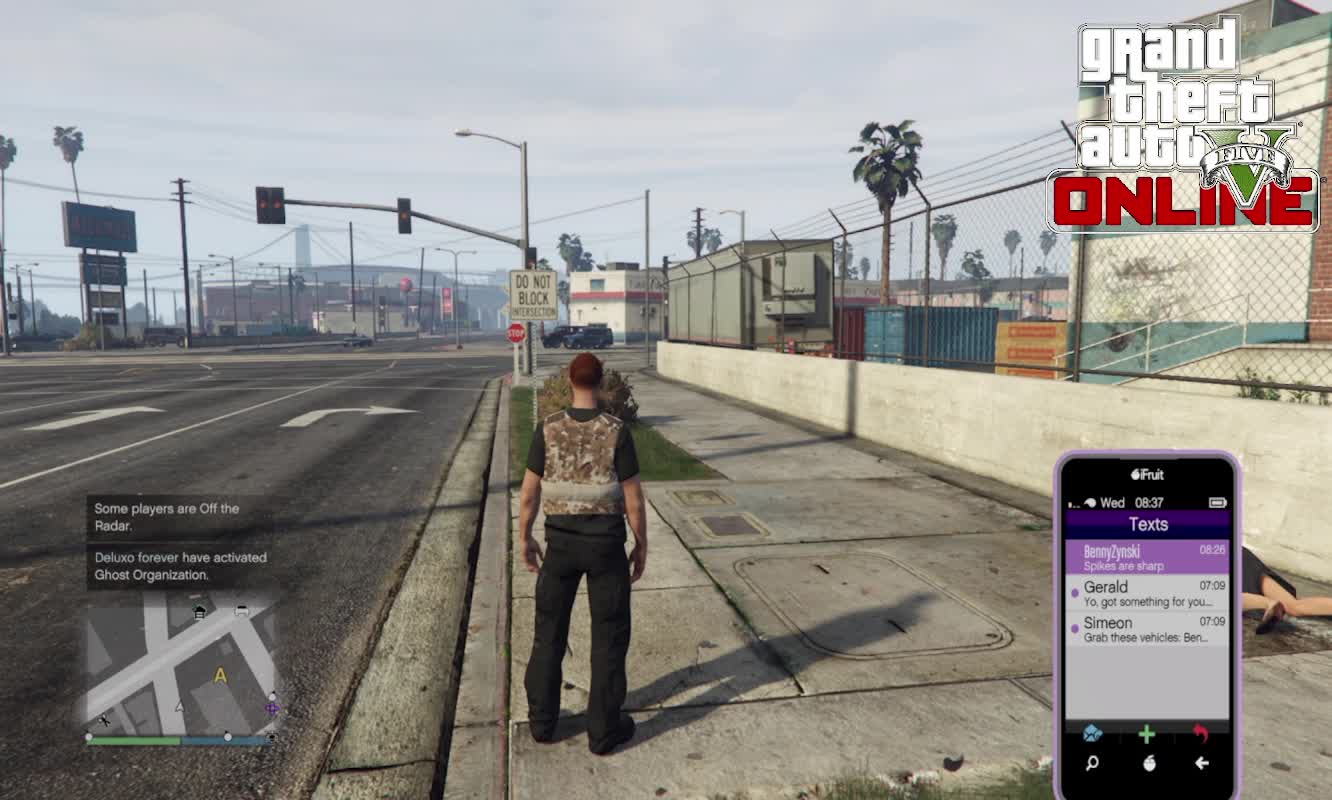Viewport: 1332px width, 800px height.
Task: Click the white car blip on minimap
Action: (241, 610)
